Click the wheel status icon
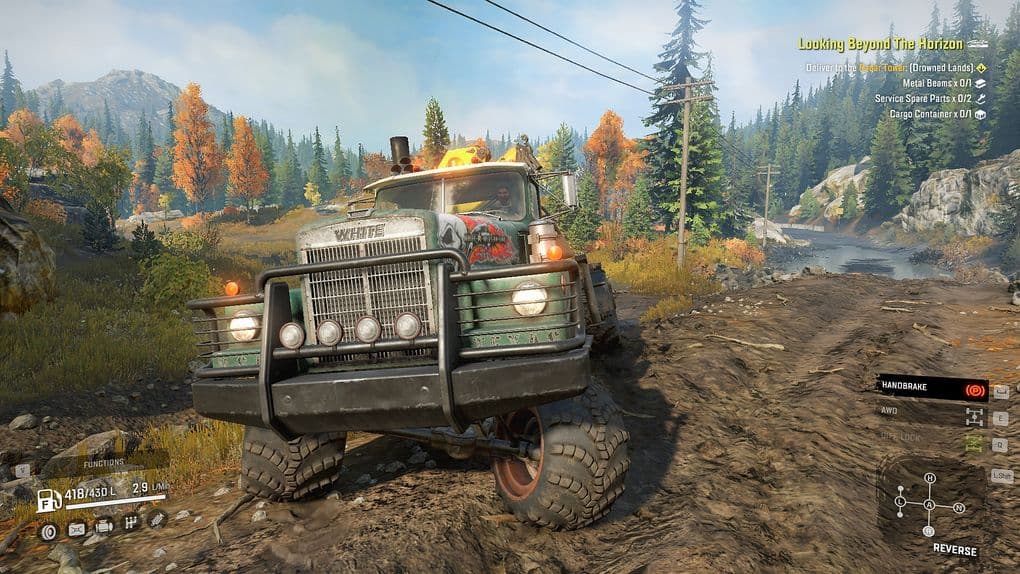Viewport: 1020px width, 574px height. (48, 531)
